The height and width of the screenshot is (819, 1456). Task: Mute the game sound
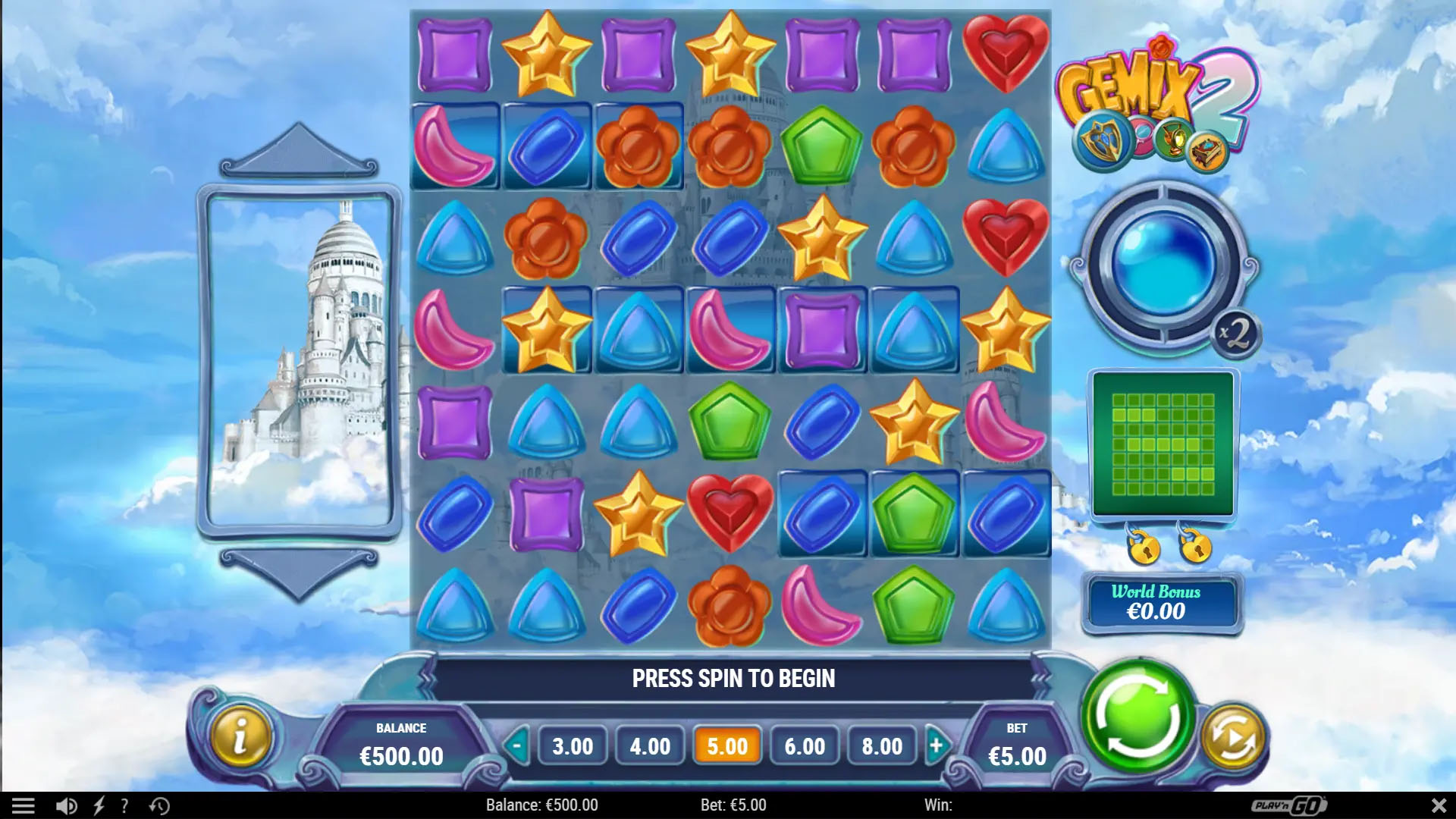tap(67, 805)
